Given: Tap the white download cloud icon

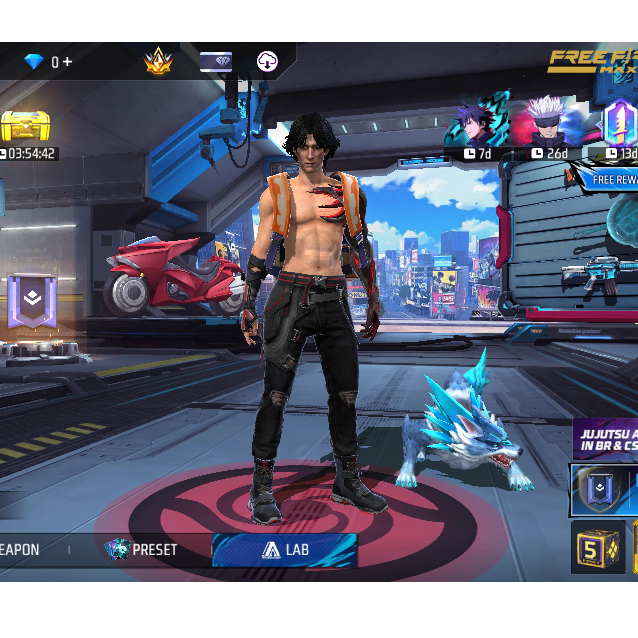Looking at the screenshot, I should click(268, 62).
